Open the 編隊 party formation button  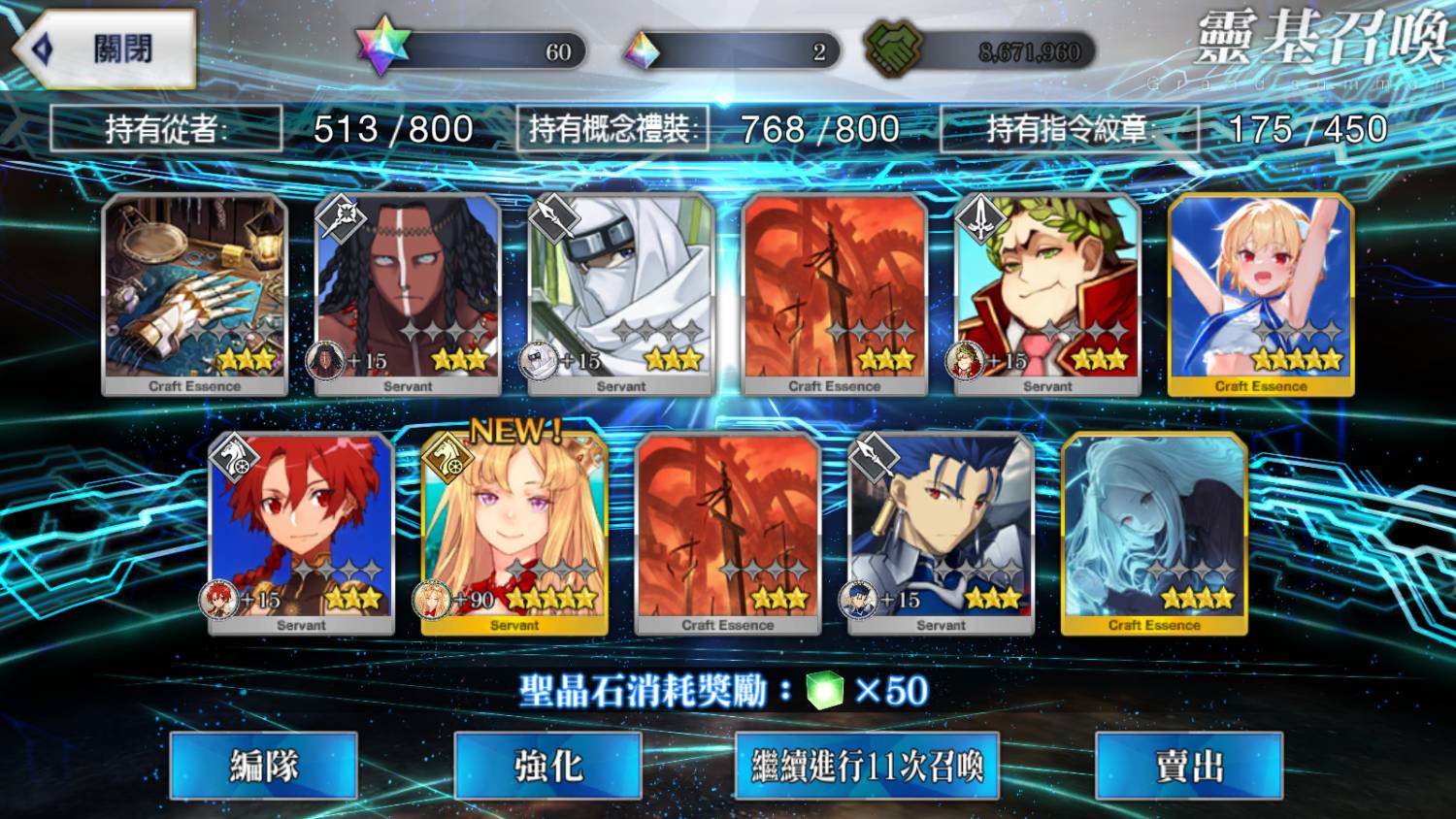(x=263, y=766)
